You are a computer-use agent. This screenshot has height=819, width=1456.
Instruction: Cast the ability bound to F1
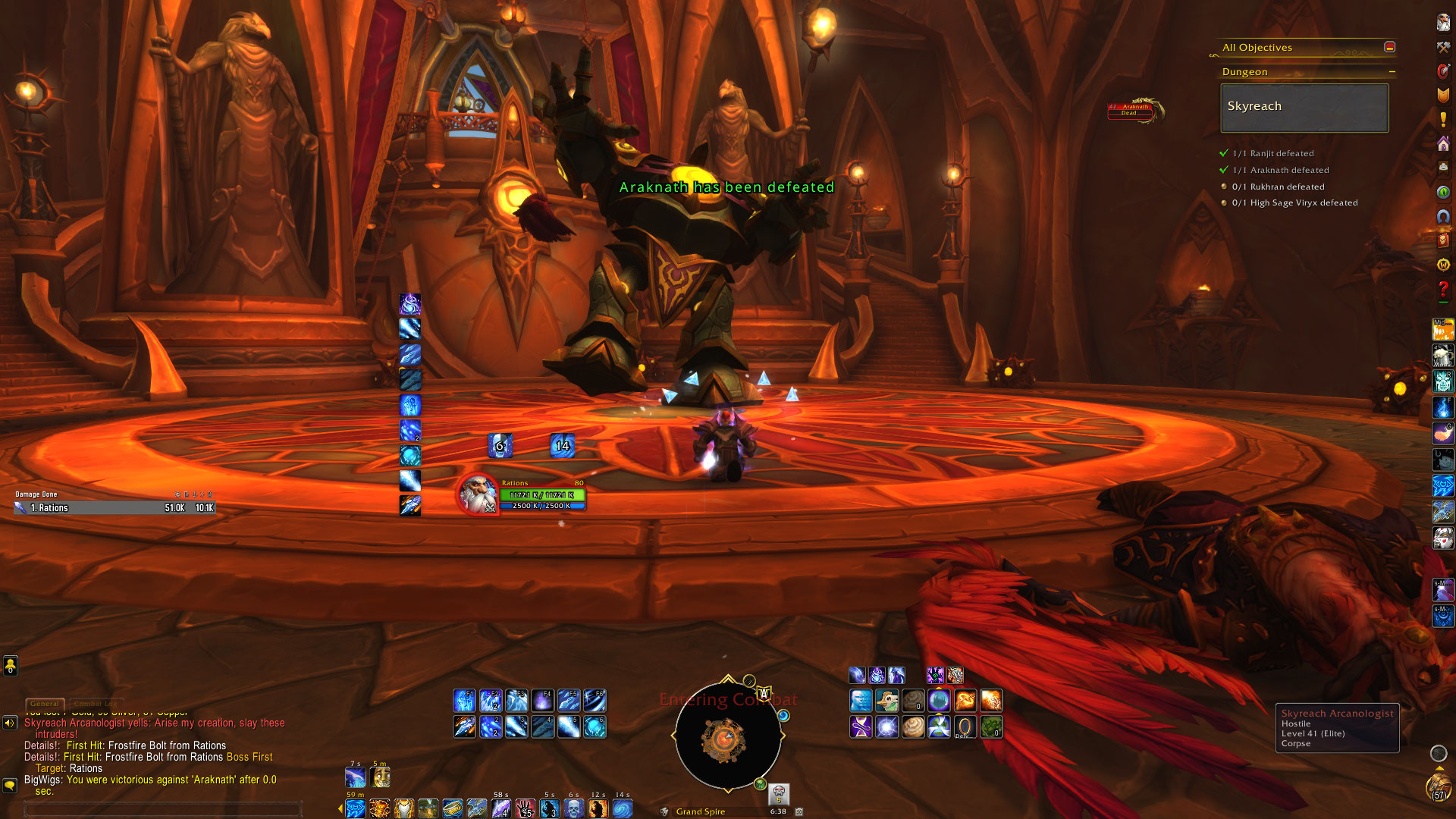coord(464,700)
